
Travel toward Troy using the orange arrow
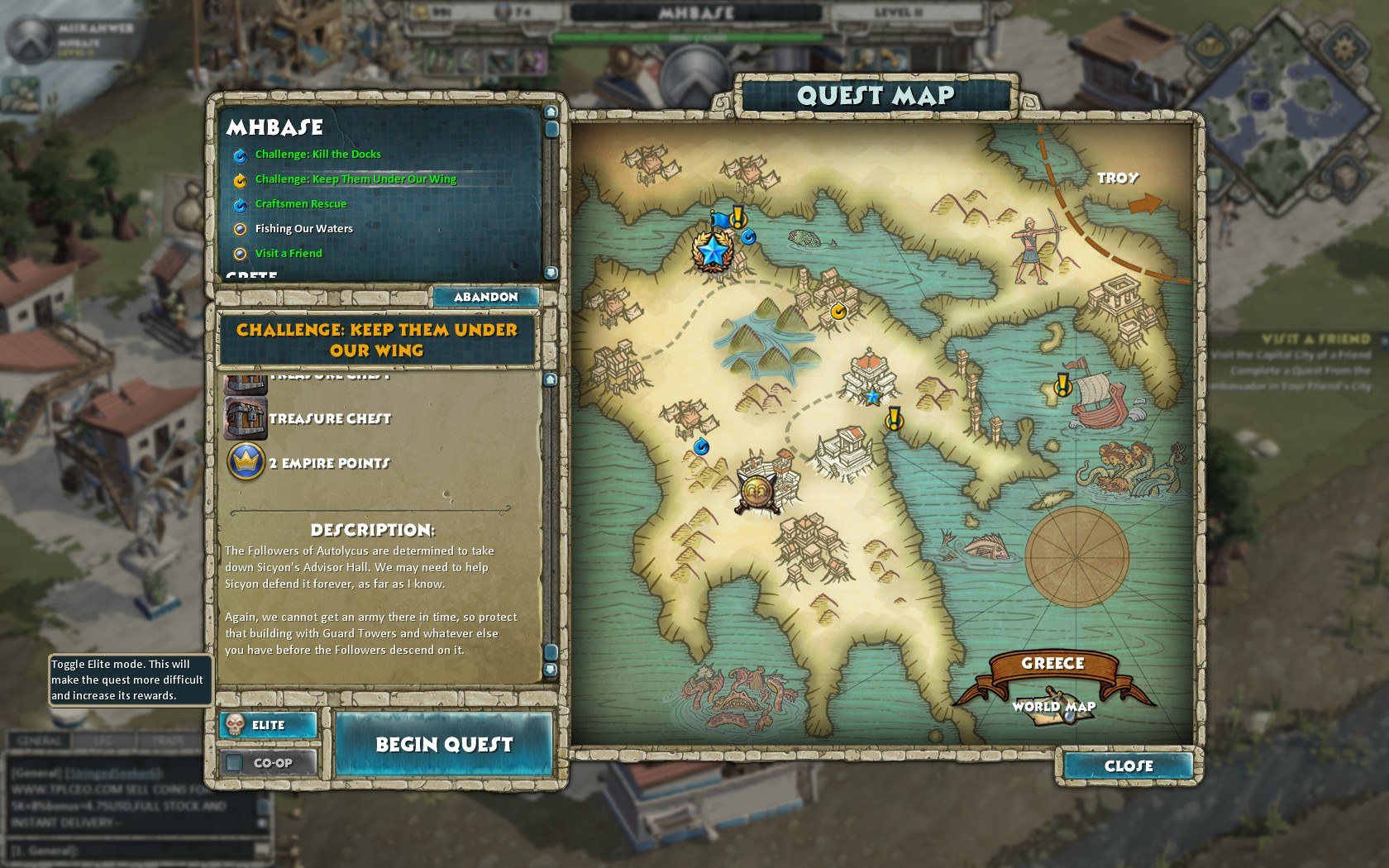tap(1145, 204)
